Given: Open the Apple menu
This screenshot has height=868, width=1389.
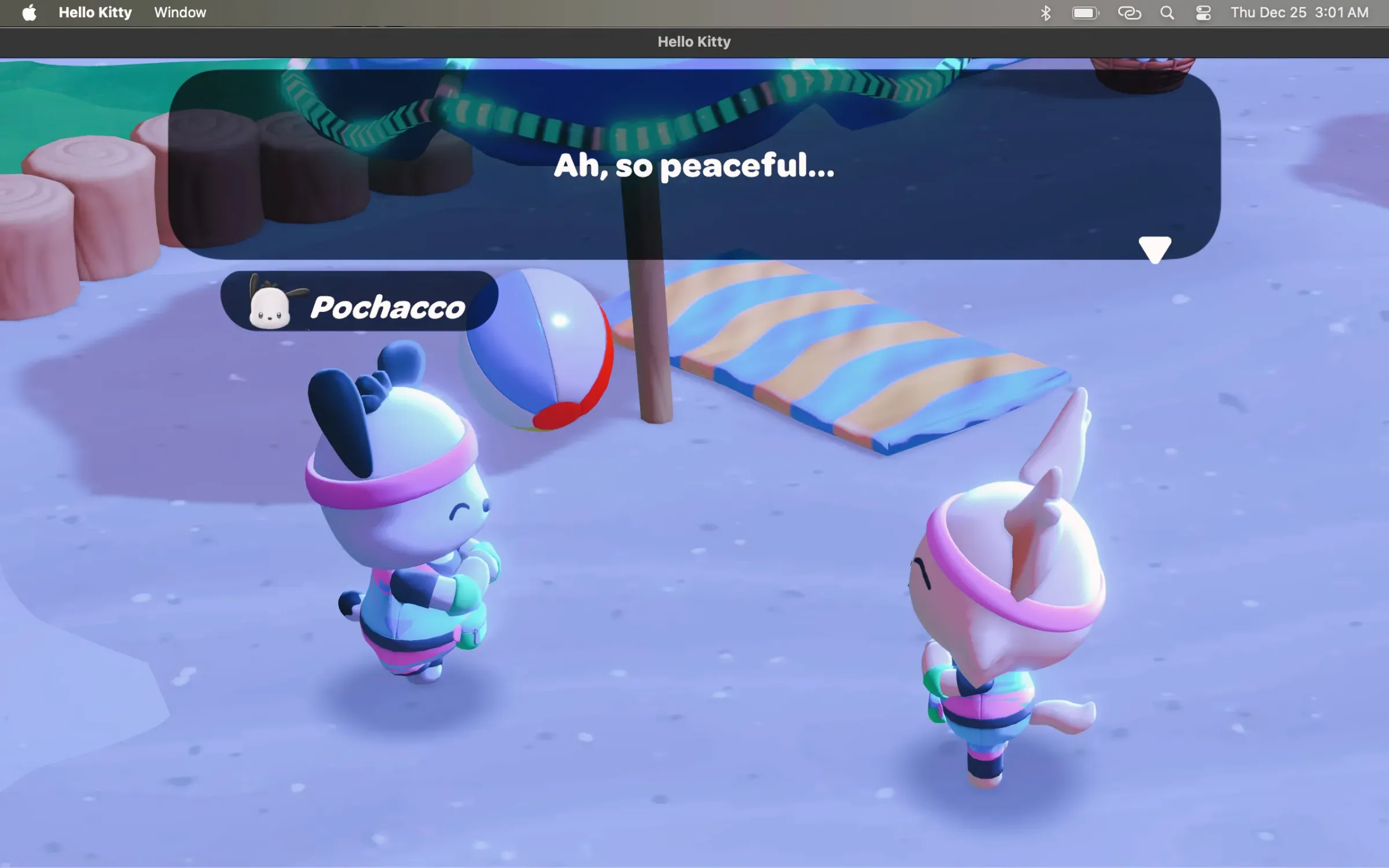Looking at the screenshot, I should [x=28, y=12].
